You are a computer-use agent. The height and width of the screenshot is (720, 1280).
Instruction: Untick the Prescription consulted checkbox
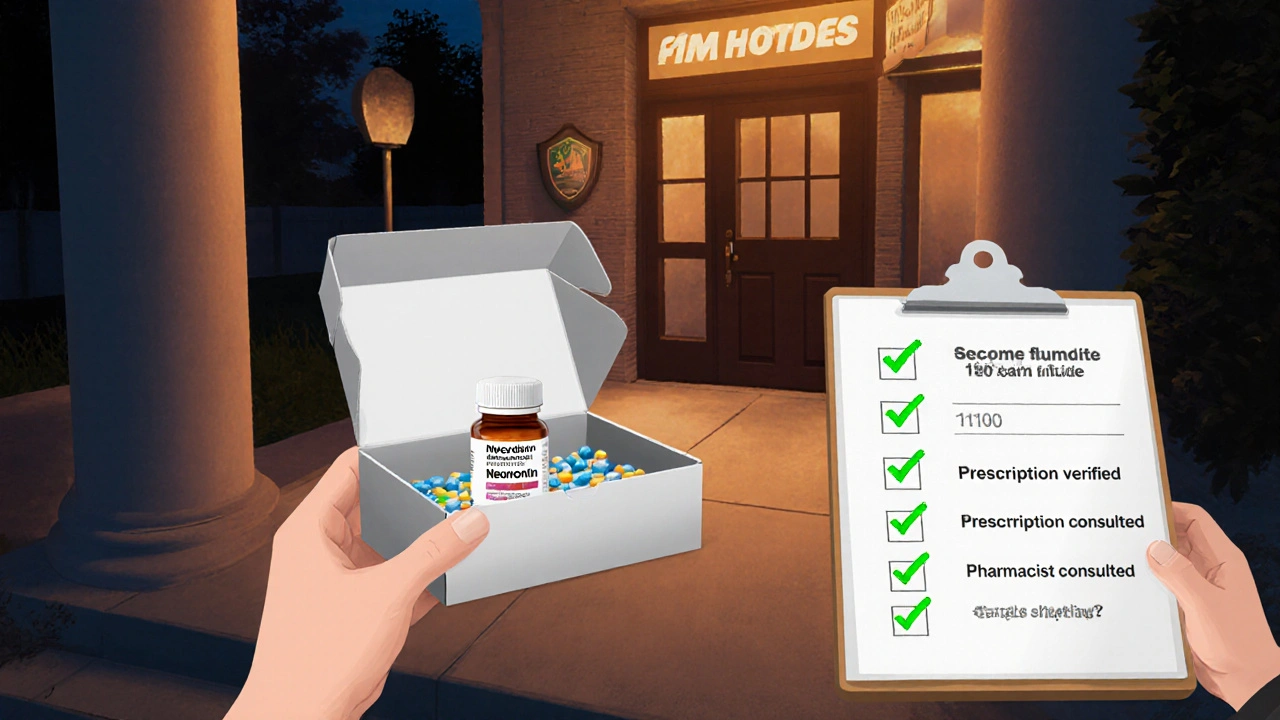click(905, 523)
